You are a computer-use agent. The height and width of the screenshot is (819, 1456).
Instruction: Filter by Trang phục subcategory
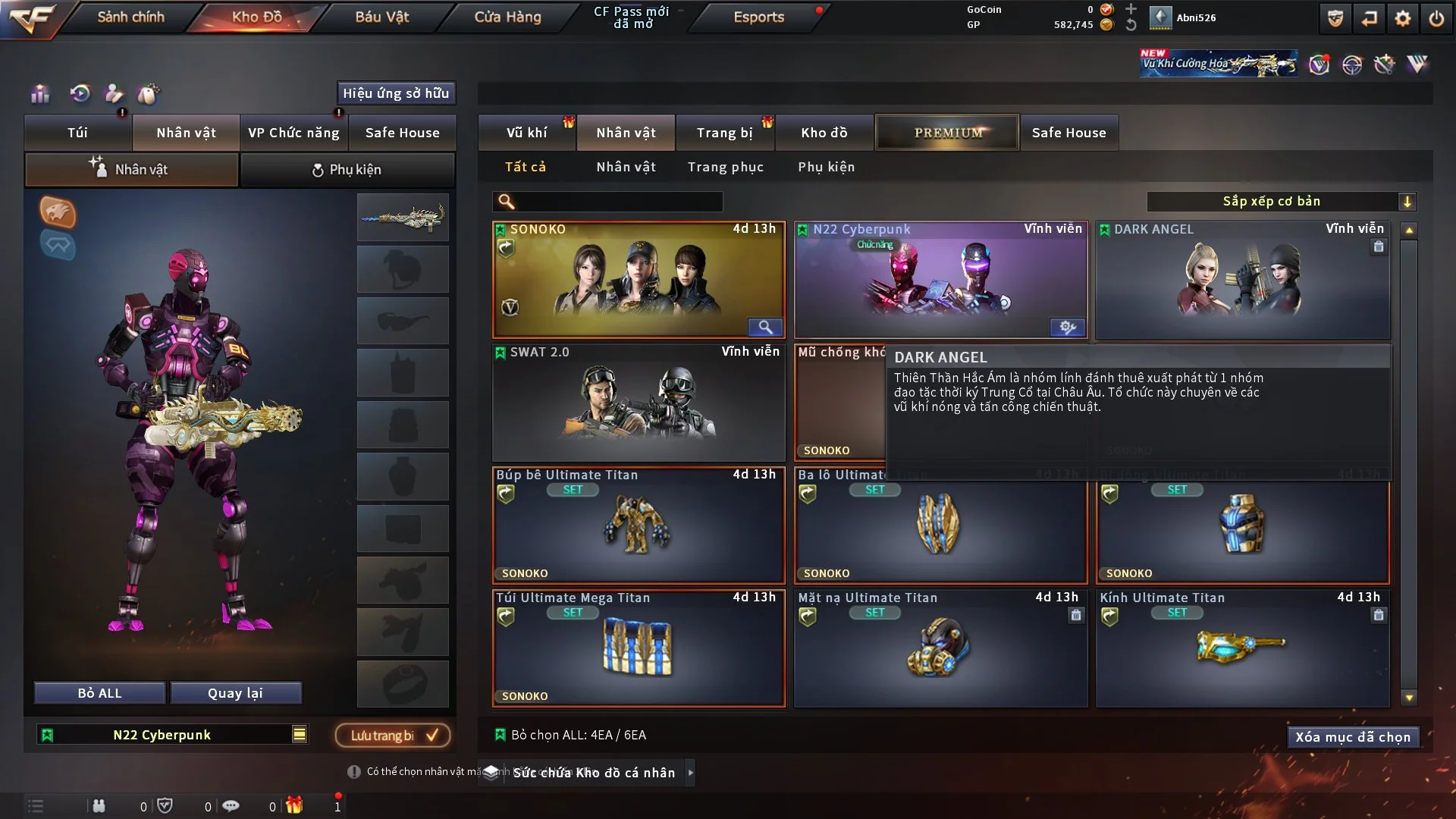pyautogui.click(x=725, y=167)
